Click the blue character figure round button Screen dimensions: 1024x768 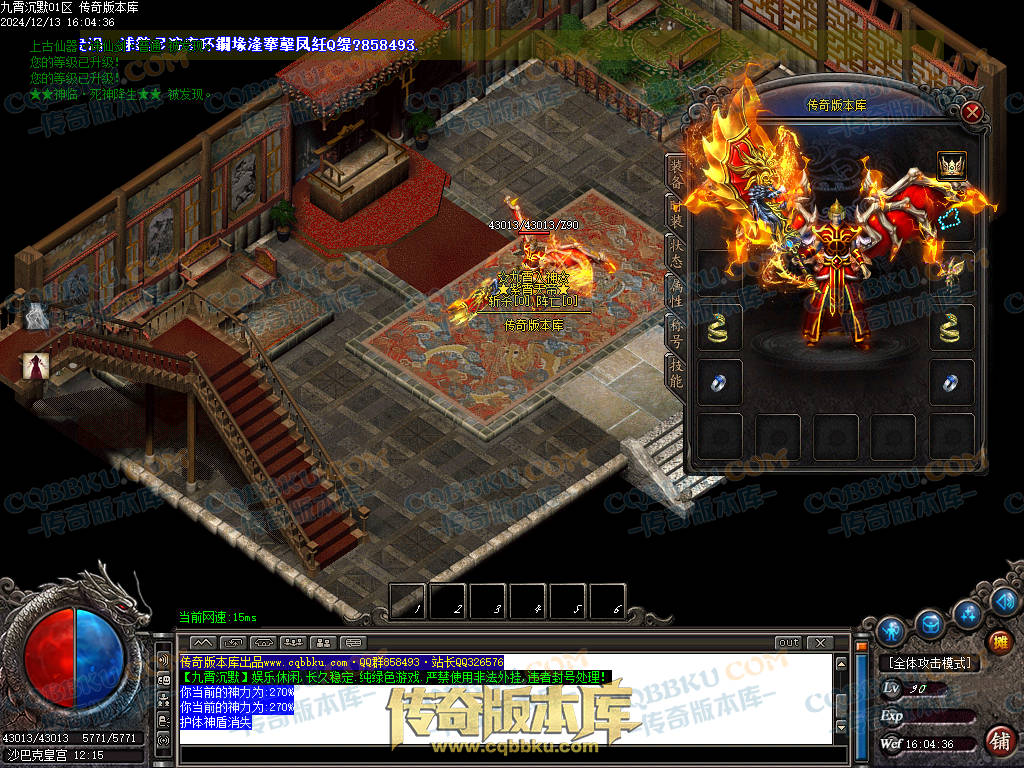[891, 630]
